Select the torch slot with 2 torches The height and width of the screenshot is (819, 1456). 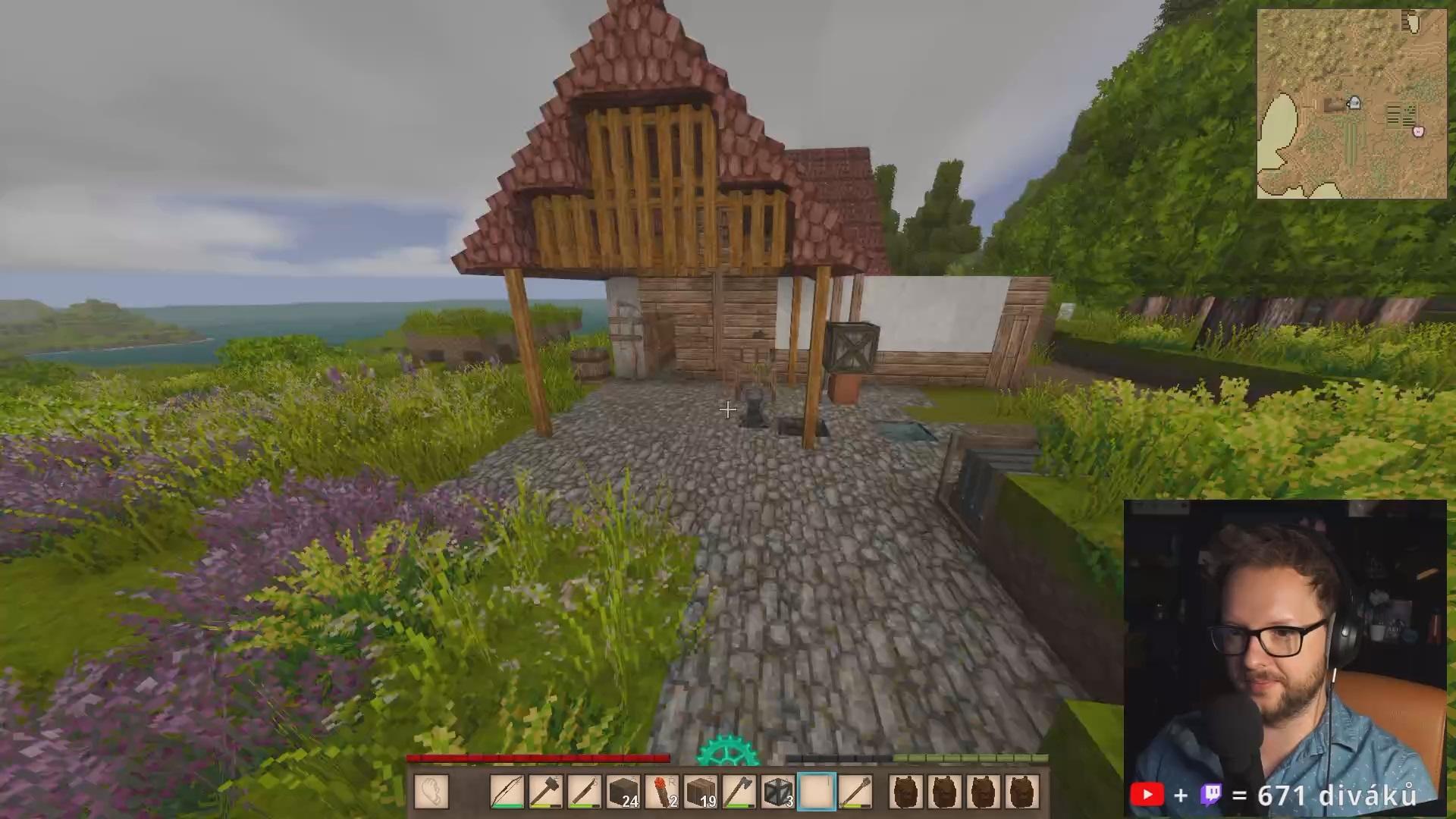(661, 792)
